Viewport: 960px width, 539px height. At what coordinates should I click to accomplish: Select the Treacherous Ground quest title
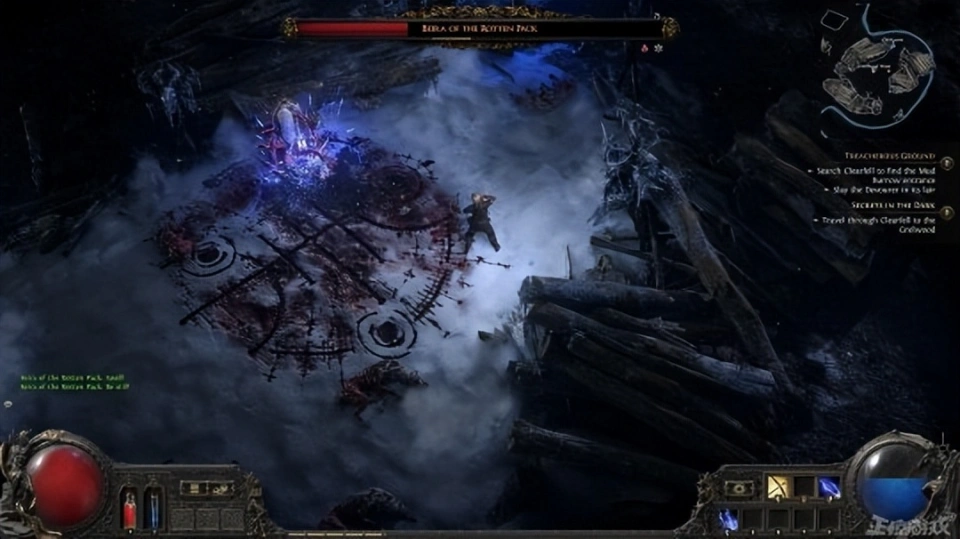click(x=885, y=157)
